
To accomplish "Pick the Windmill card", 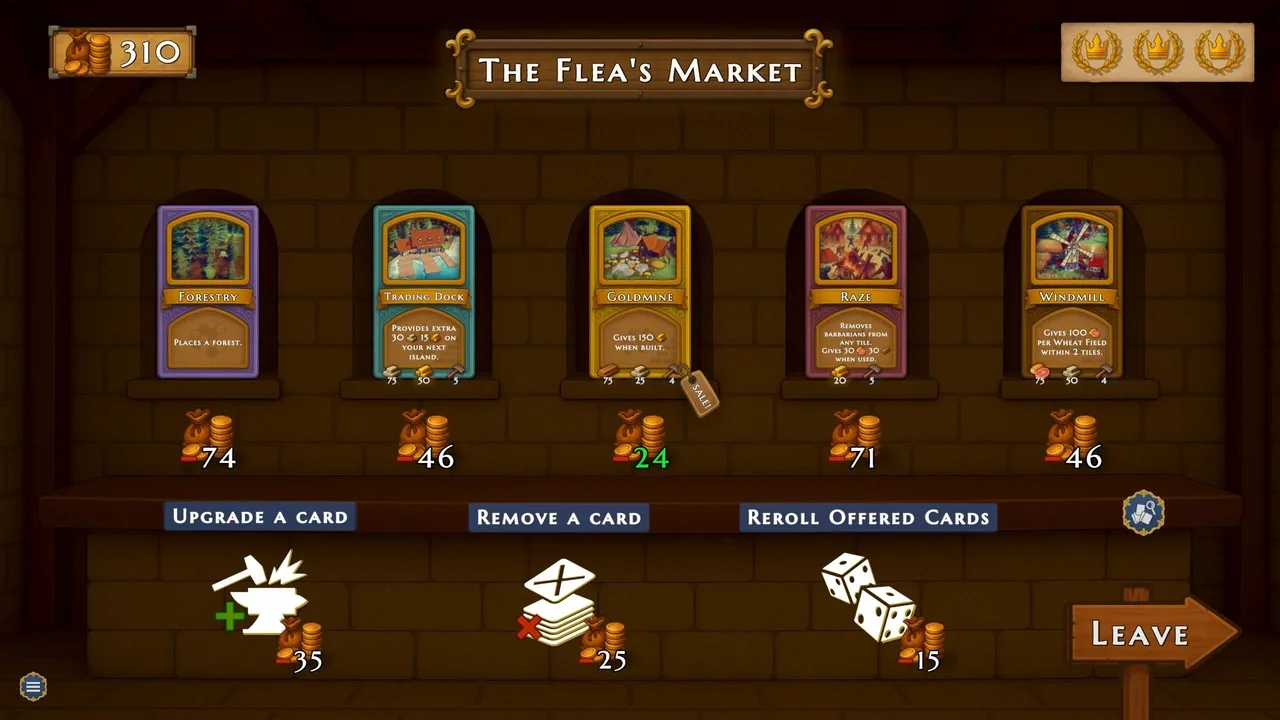I will point(1072,291).
